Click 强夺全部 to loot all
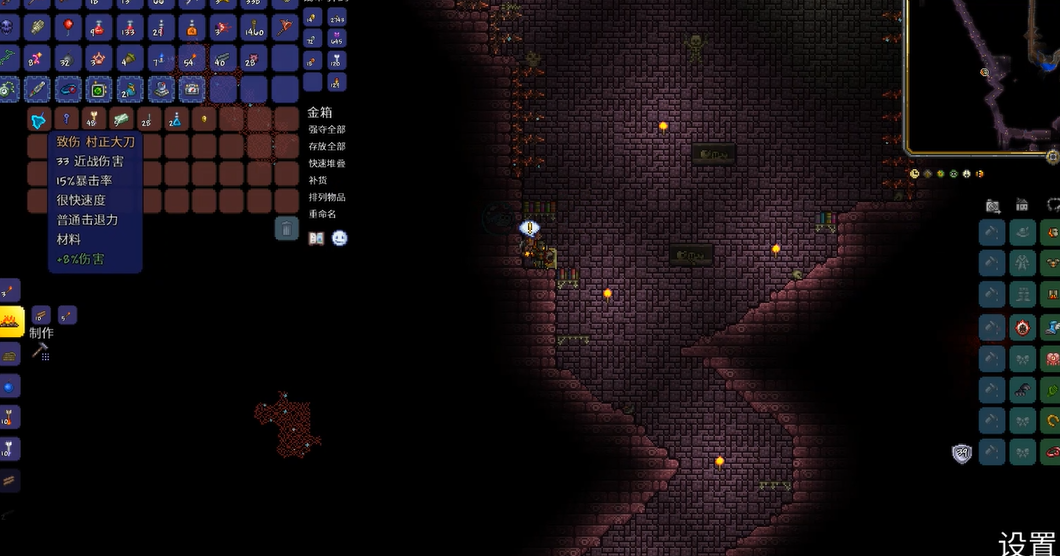 [x=327, y=130]
